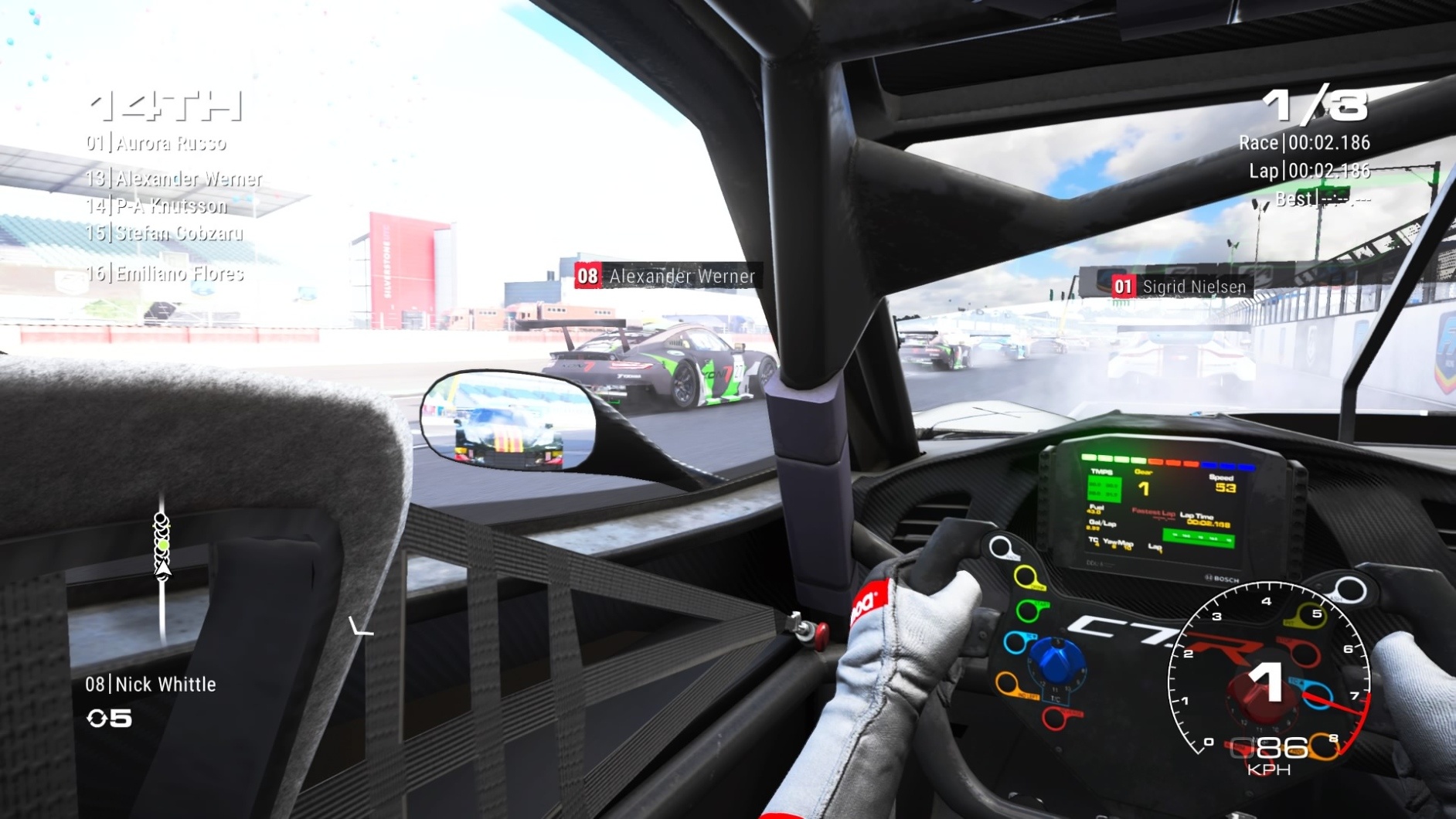Image resolution: width=1456 pixels, height=819 pixels.
Task: Click the 08 Alexander Werner car name tag
Action: click(x=667, y=276)
